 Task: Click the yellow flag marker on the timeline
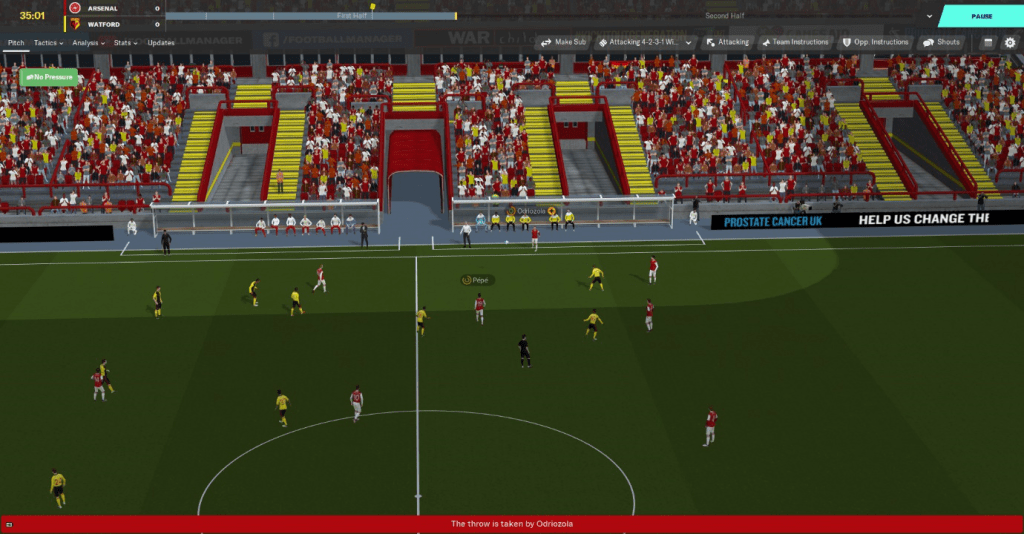(373, 6)
